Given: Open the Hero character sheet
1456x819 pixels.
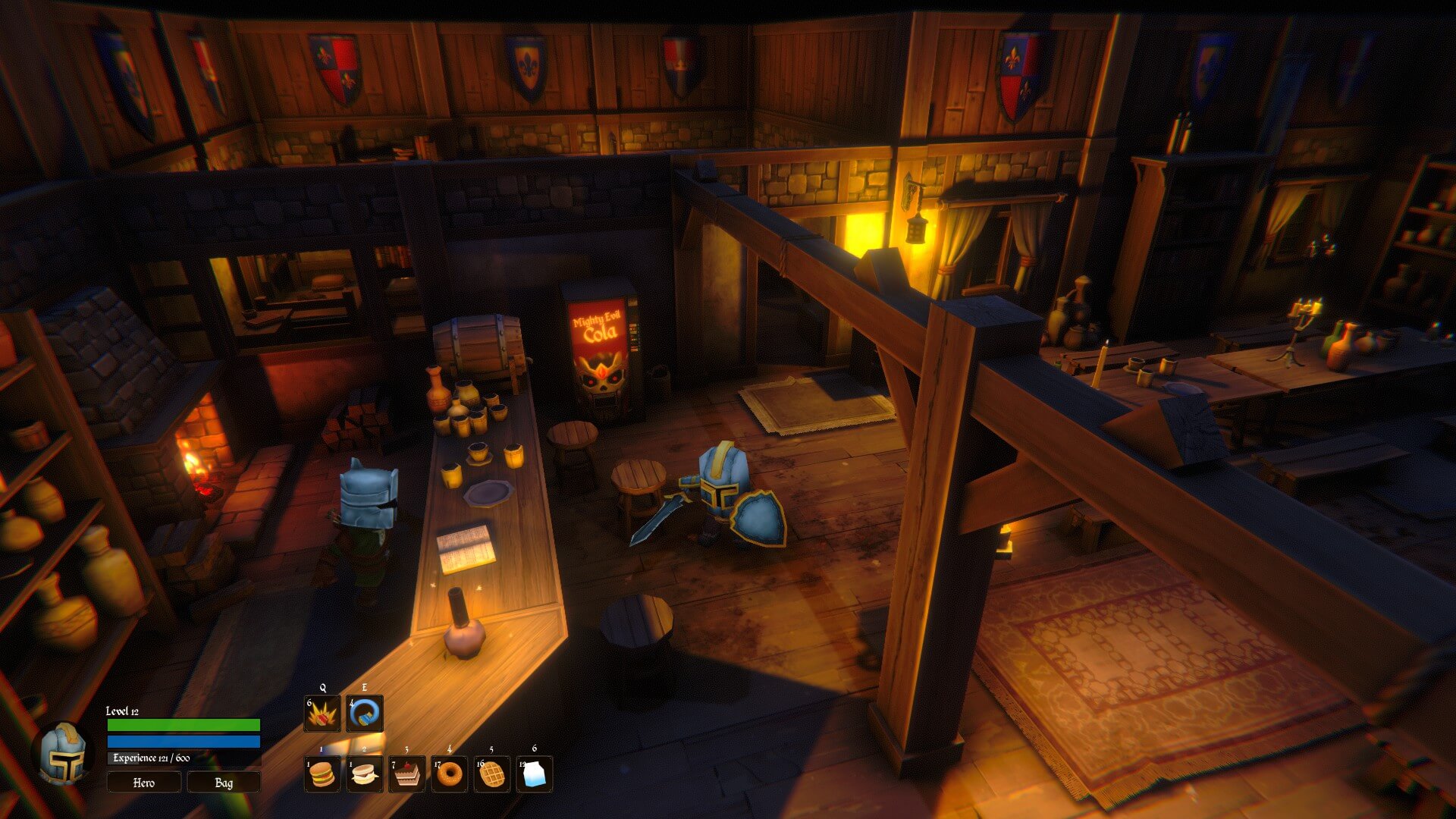Looking at the screenshot, I should point(143,783).
